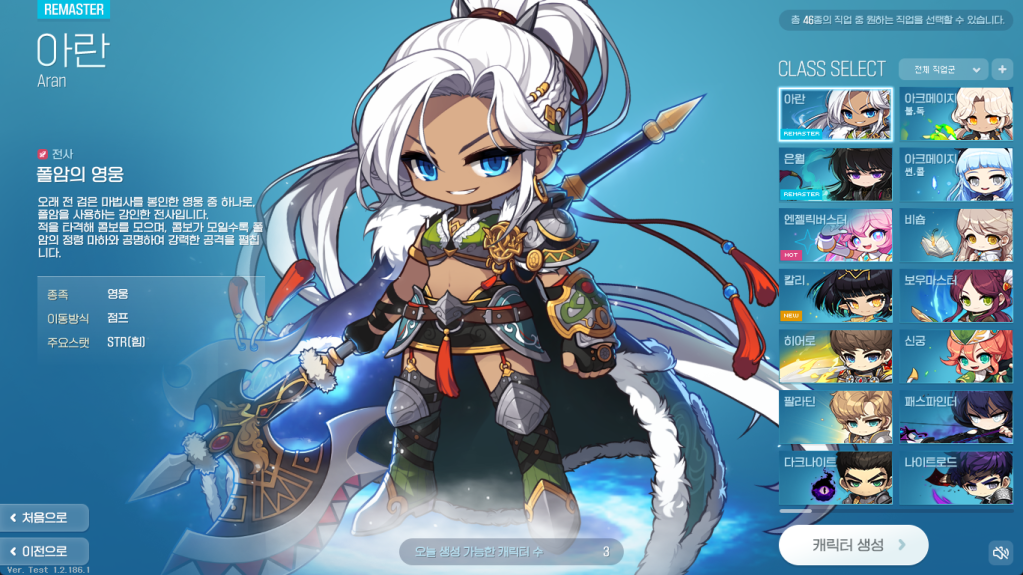Toggle the muted sound speaker icon
Viewport: 1023px width, 575px height.
tap(1000, 553)
